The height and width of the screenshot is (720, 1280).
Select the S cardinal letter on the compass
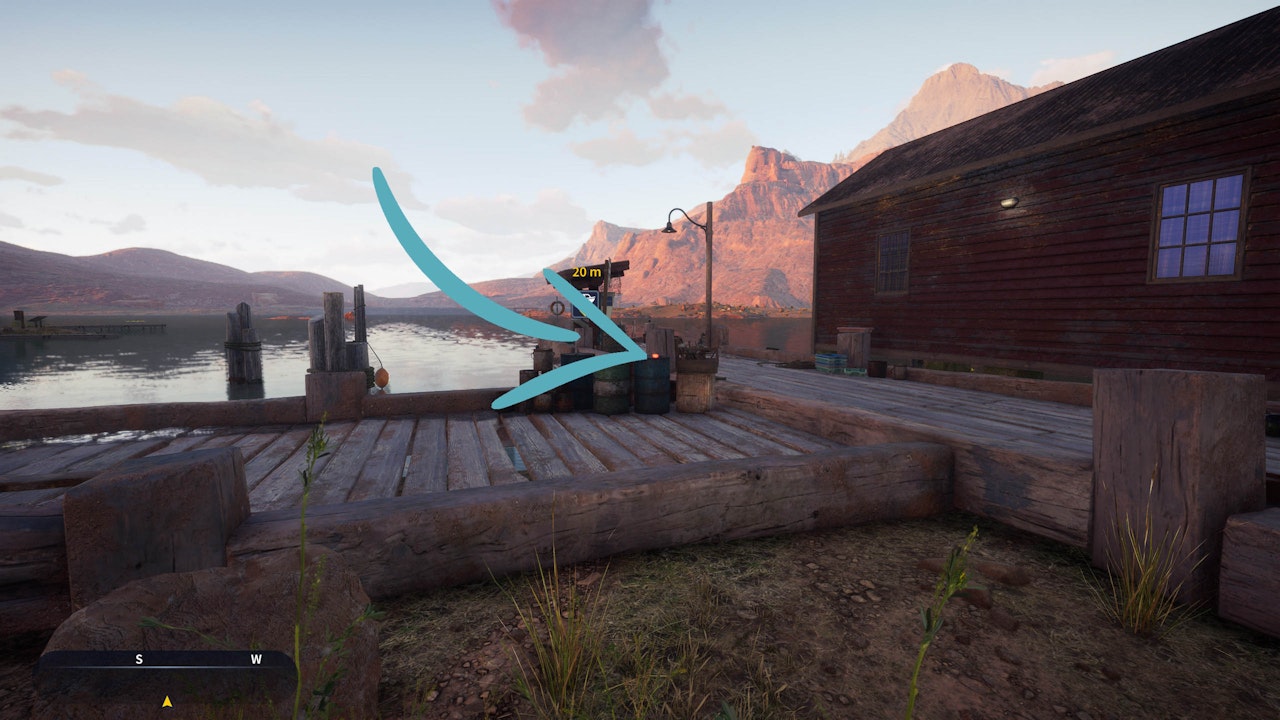point(139,659)
